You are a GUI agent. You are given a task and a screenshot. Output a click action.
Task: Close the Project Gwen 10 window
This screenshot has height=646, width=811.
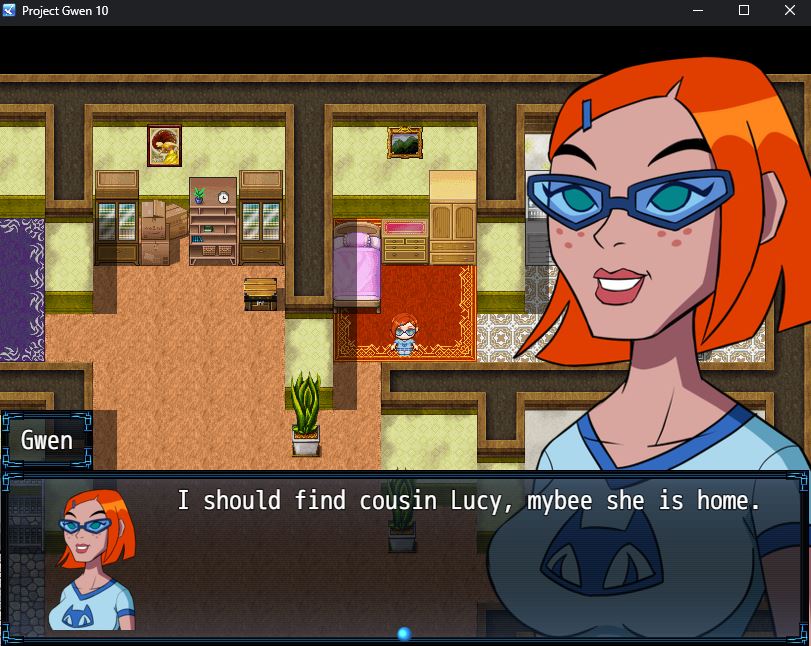788,11
